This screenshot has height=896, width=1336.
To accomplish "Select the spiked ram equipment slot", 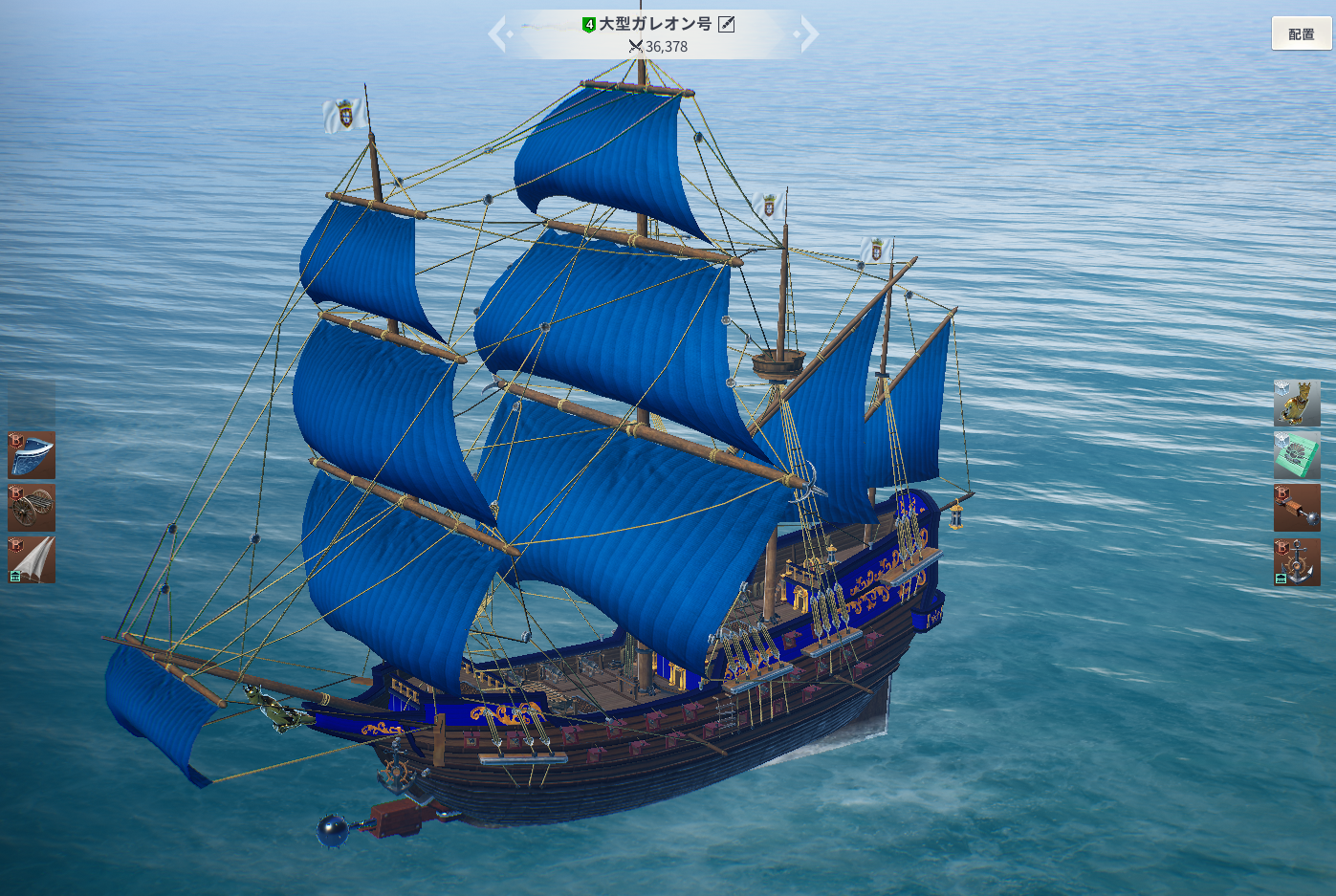I will click(x=1296, y=508).
